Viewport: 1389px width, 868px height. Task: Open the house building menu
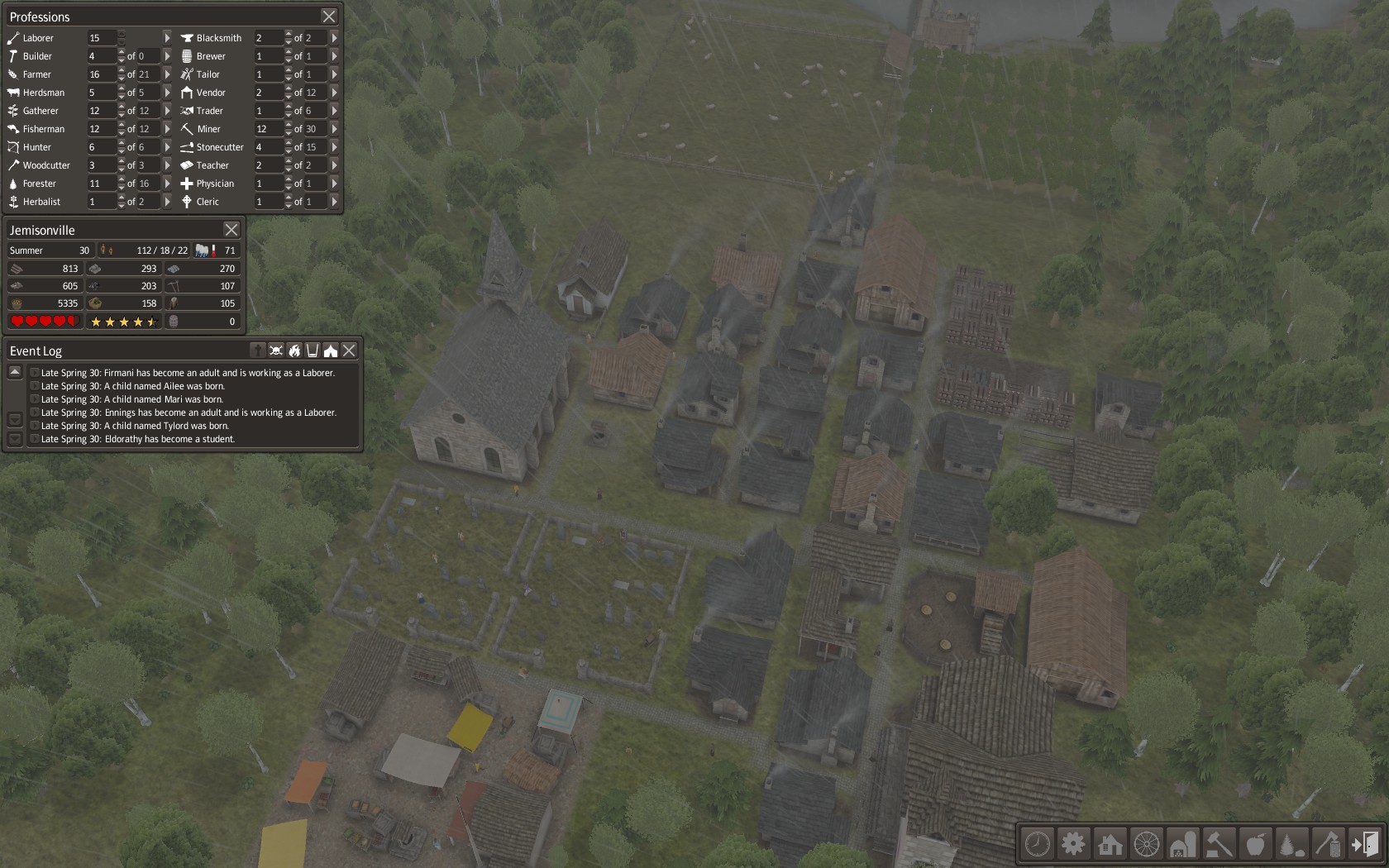(1110, 844)
